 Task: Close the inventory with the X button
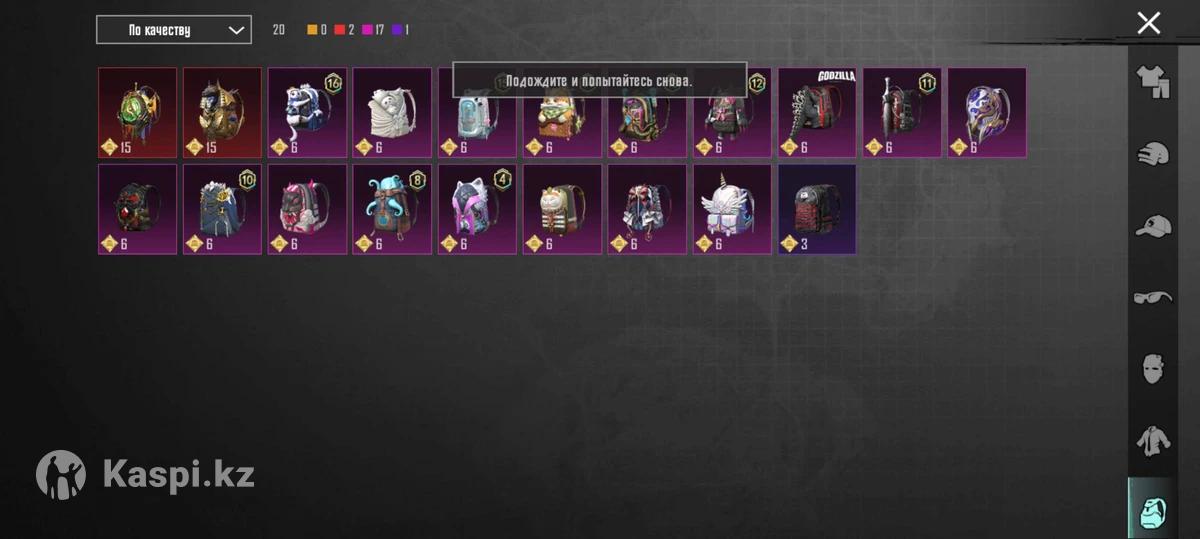pos(1149,23)
